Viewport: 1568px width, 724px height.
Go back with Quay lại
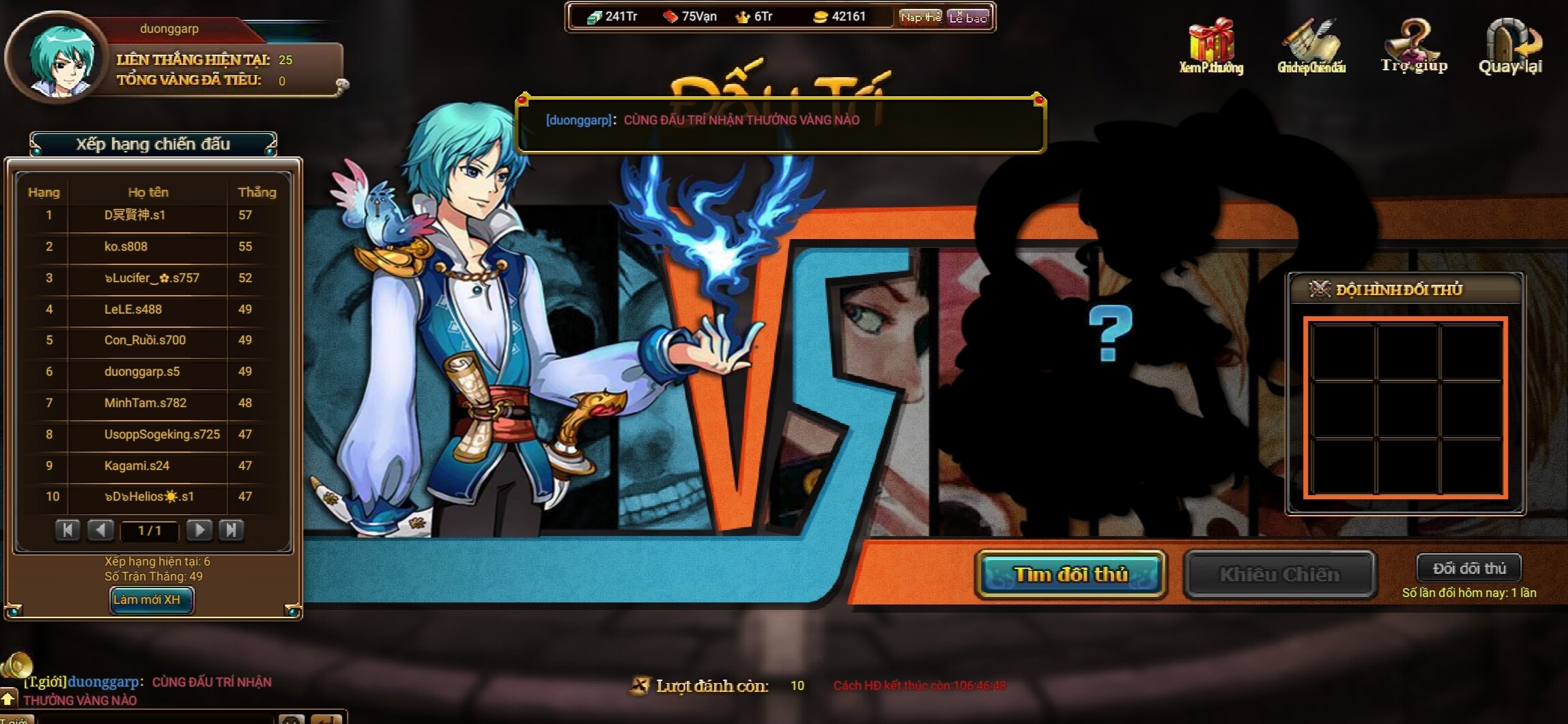(1510, 46)
